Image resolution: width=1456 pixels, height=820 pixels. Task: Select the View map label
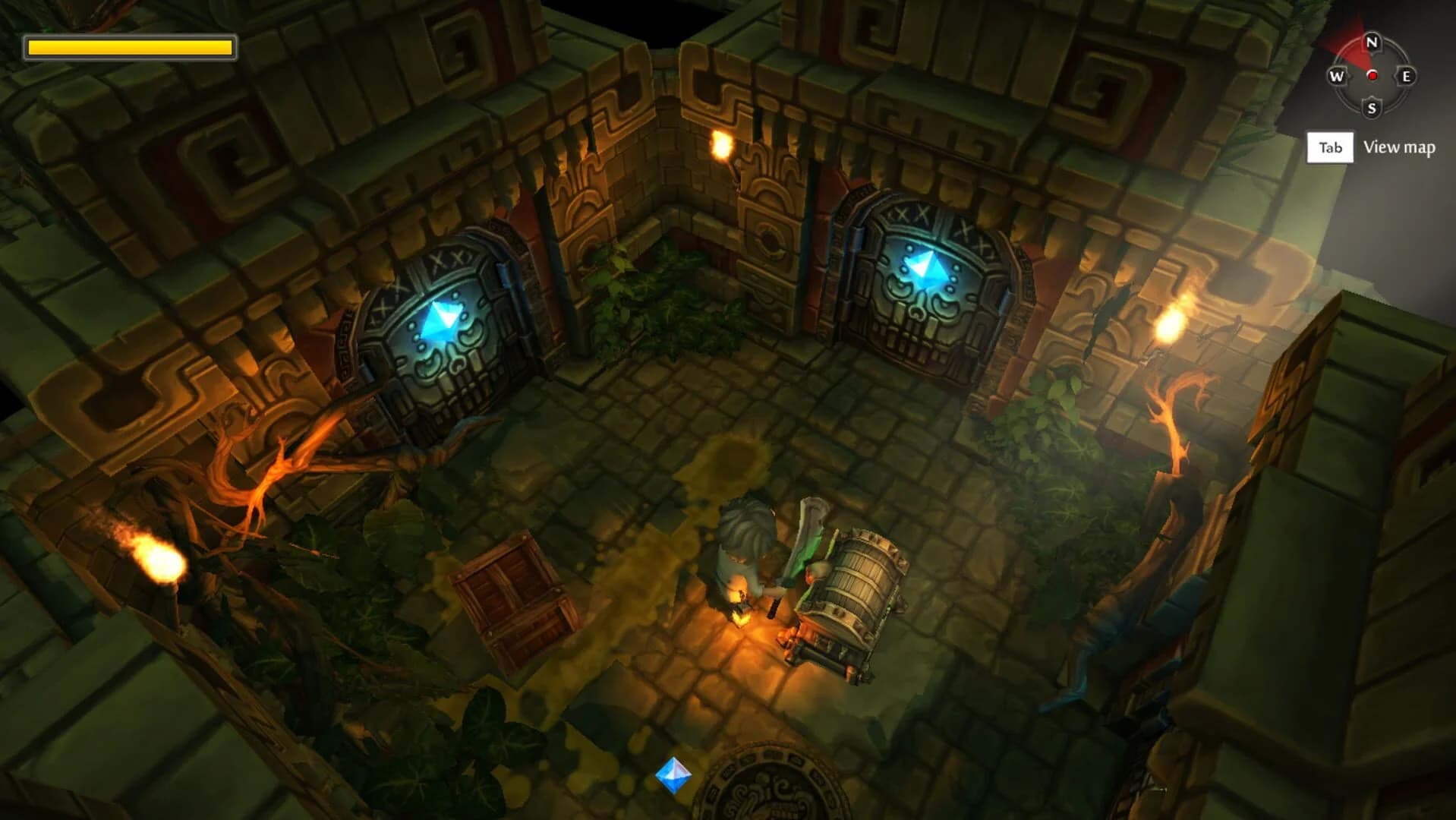point(1399,147)
